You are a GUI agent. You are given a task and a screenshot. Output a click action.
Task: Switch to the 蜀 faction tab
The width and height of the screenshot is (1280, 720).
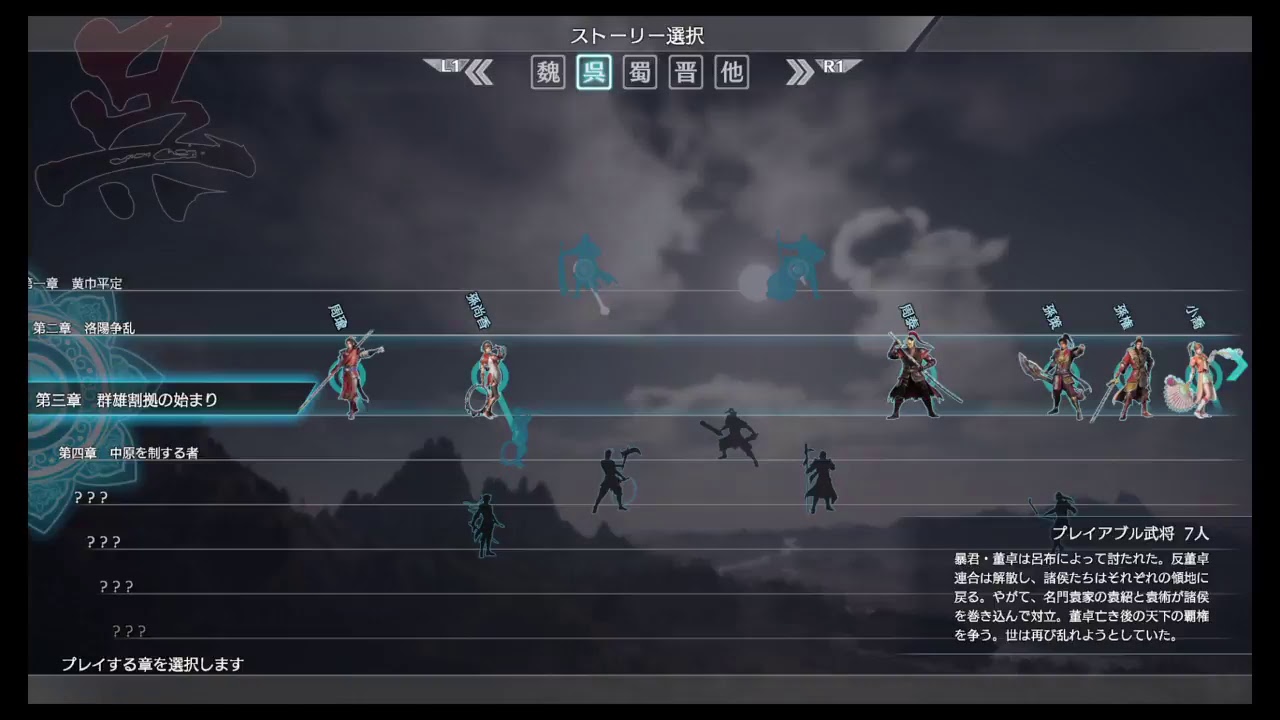point(638,73)
